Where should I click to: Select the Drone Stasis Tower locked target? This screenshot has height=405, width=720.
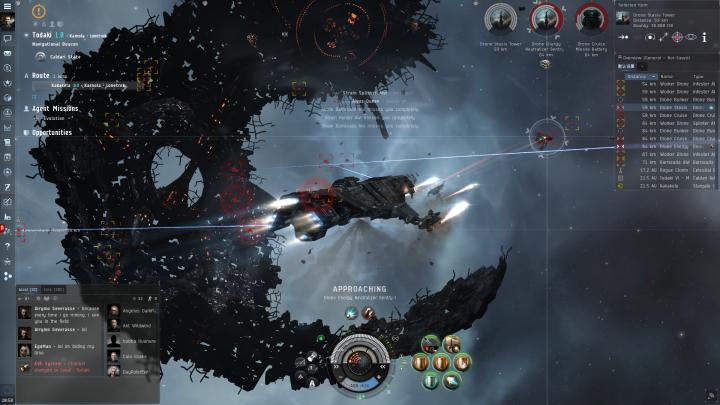tap(498, 20)
